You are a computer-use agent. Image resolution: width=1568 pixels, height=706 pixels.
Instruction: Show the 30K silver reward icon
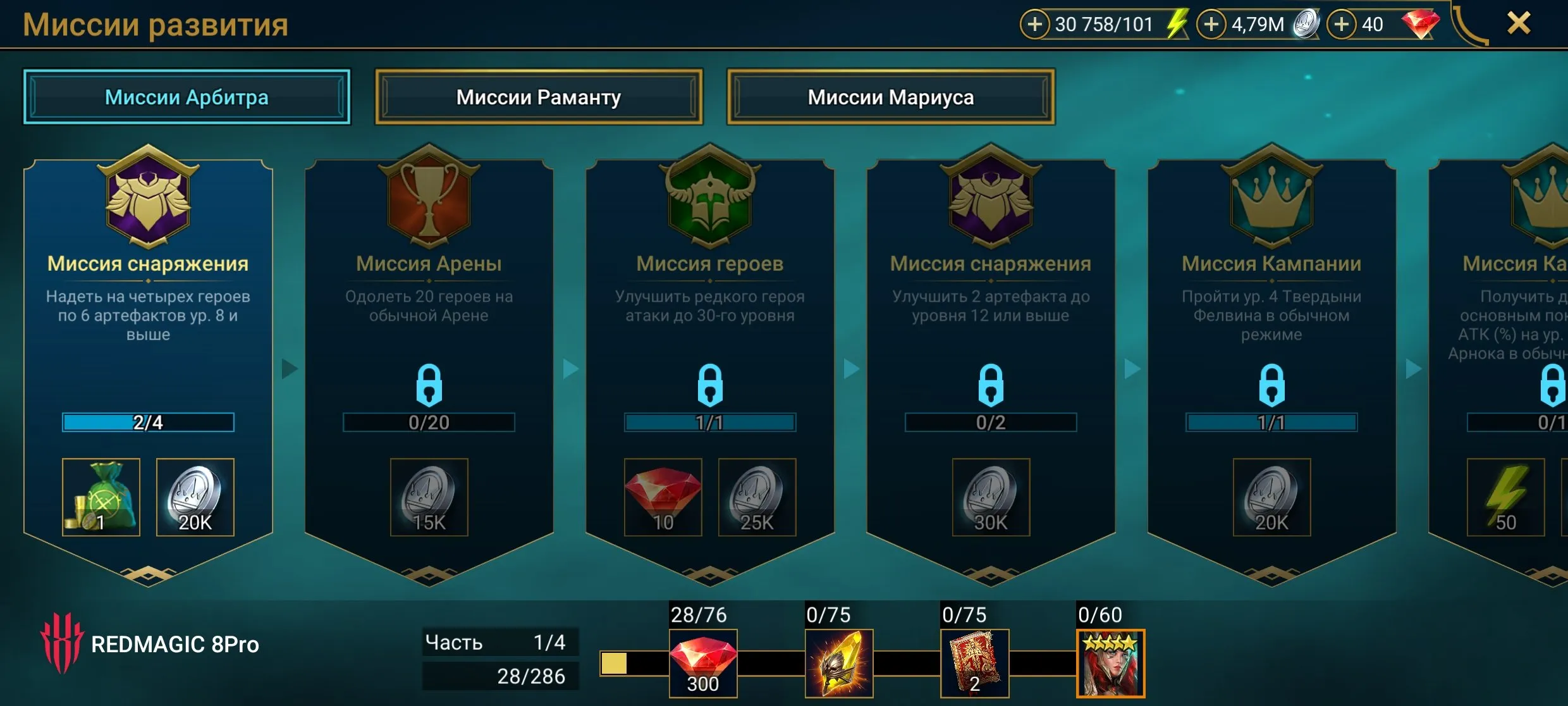(x=991, y=497)
